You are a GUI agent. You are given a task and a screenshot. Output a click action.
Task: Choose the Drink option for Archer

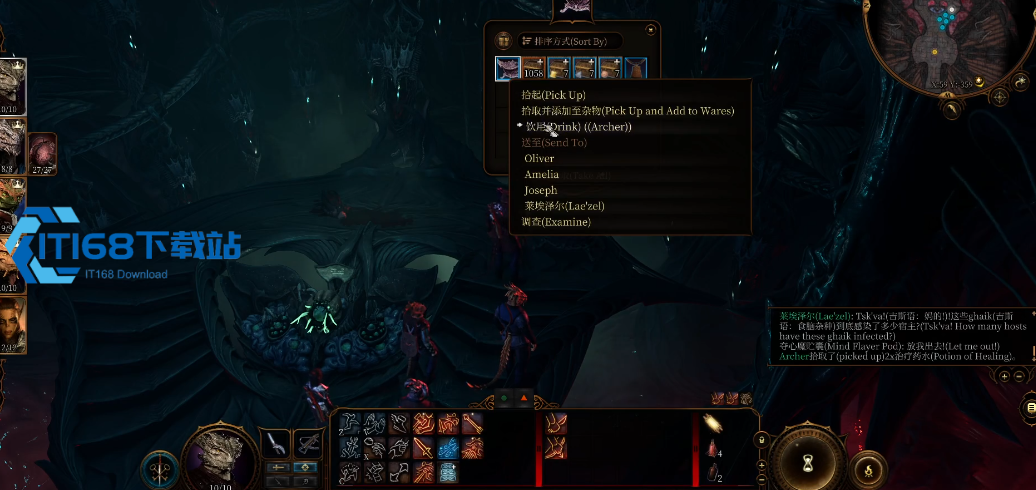click(x=579, y=127)
